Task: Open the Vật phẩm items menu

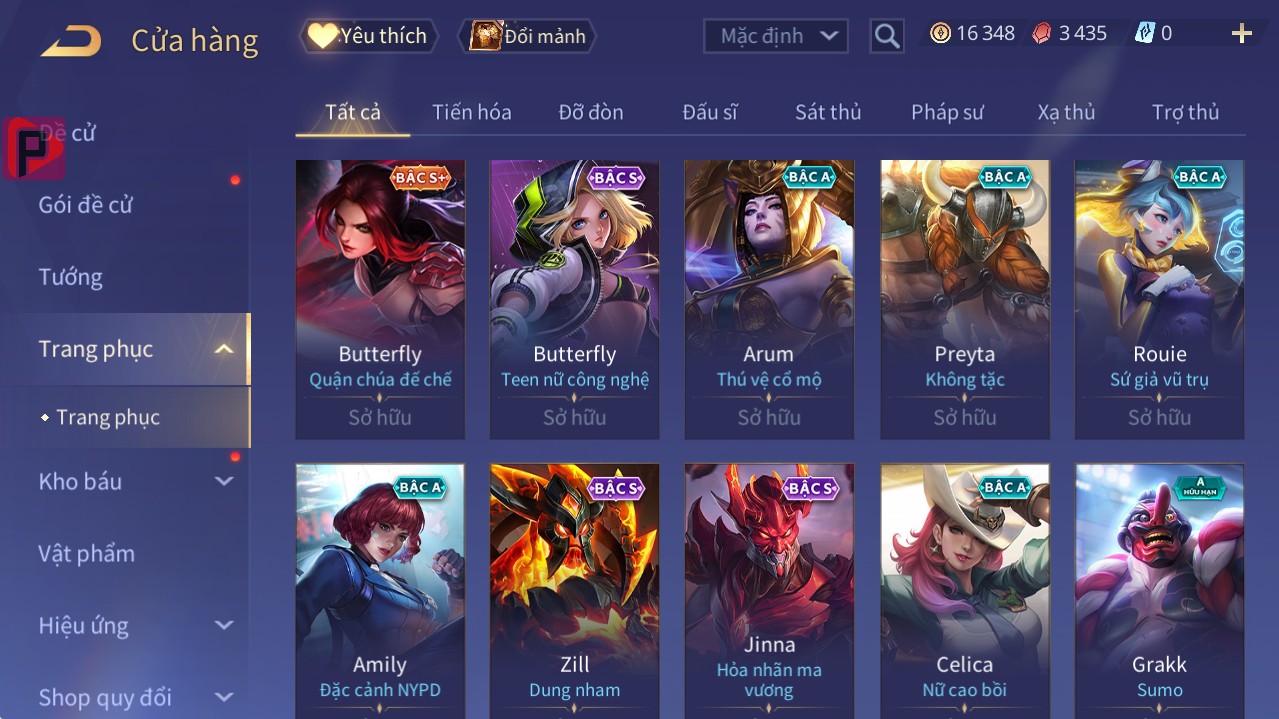Action: tap(86, 553)
